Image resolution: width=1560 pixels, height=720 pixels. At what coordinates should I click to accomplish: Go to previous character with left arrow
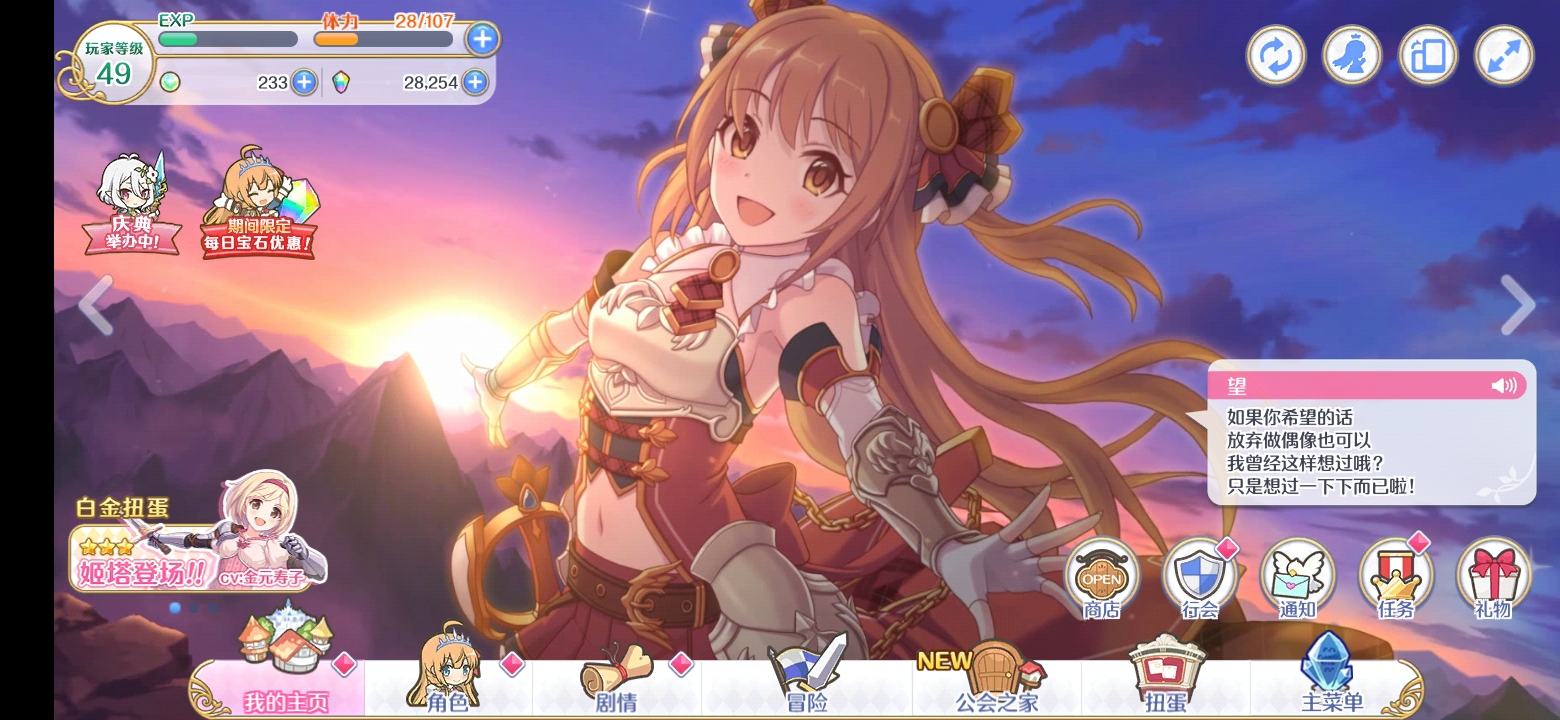pyautogui.click(x=93, y=305)
